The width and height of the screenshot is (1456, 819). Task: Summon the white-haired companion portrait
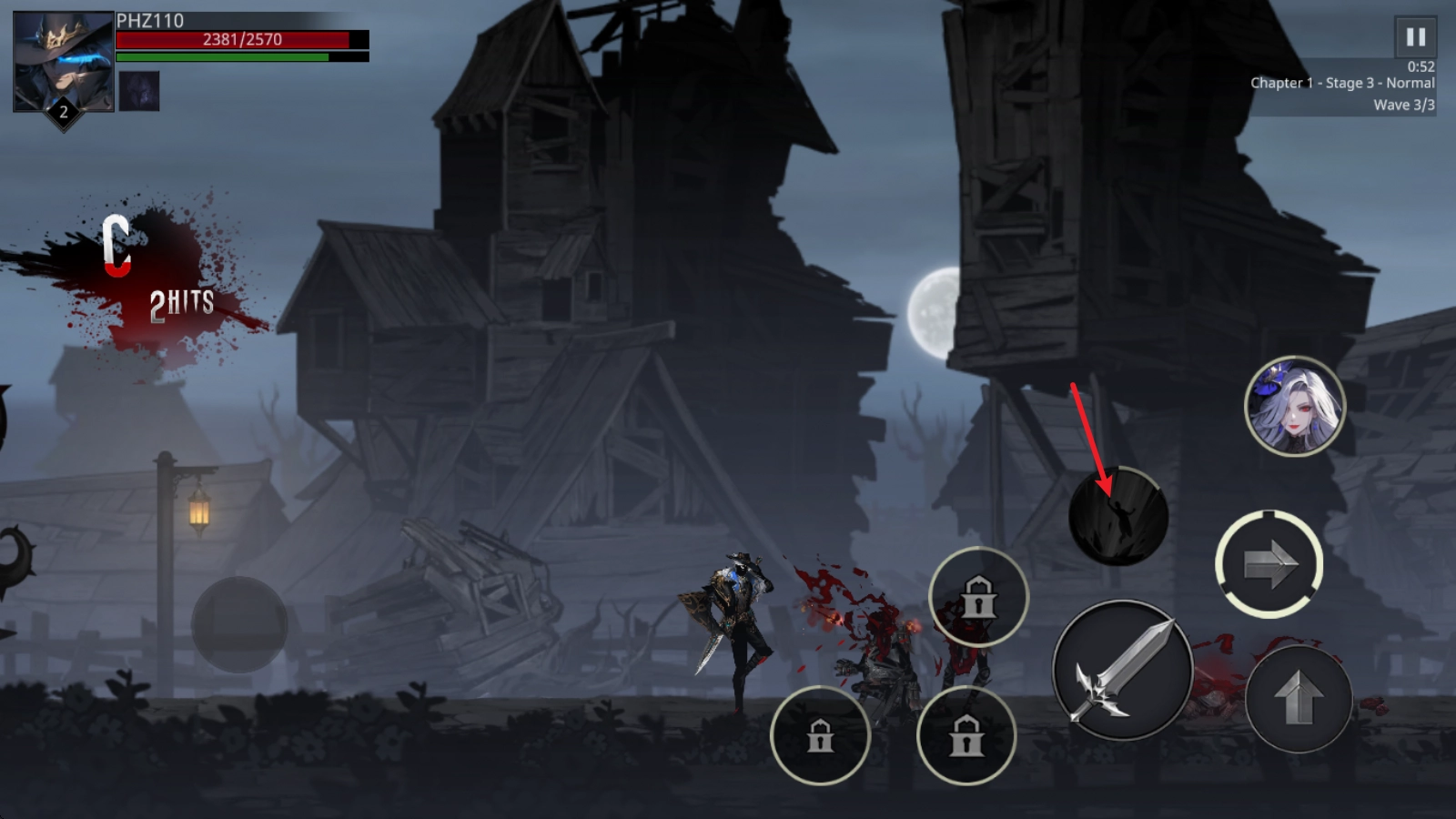1294,407
